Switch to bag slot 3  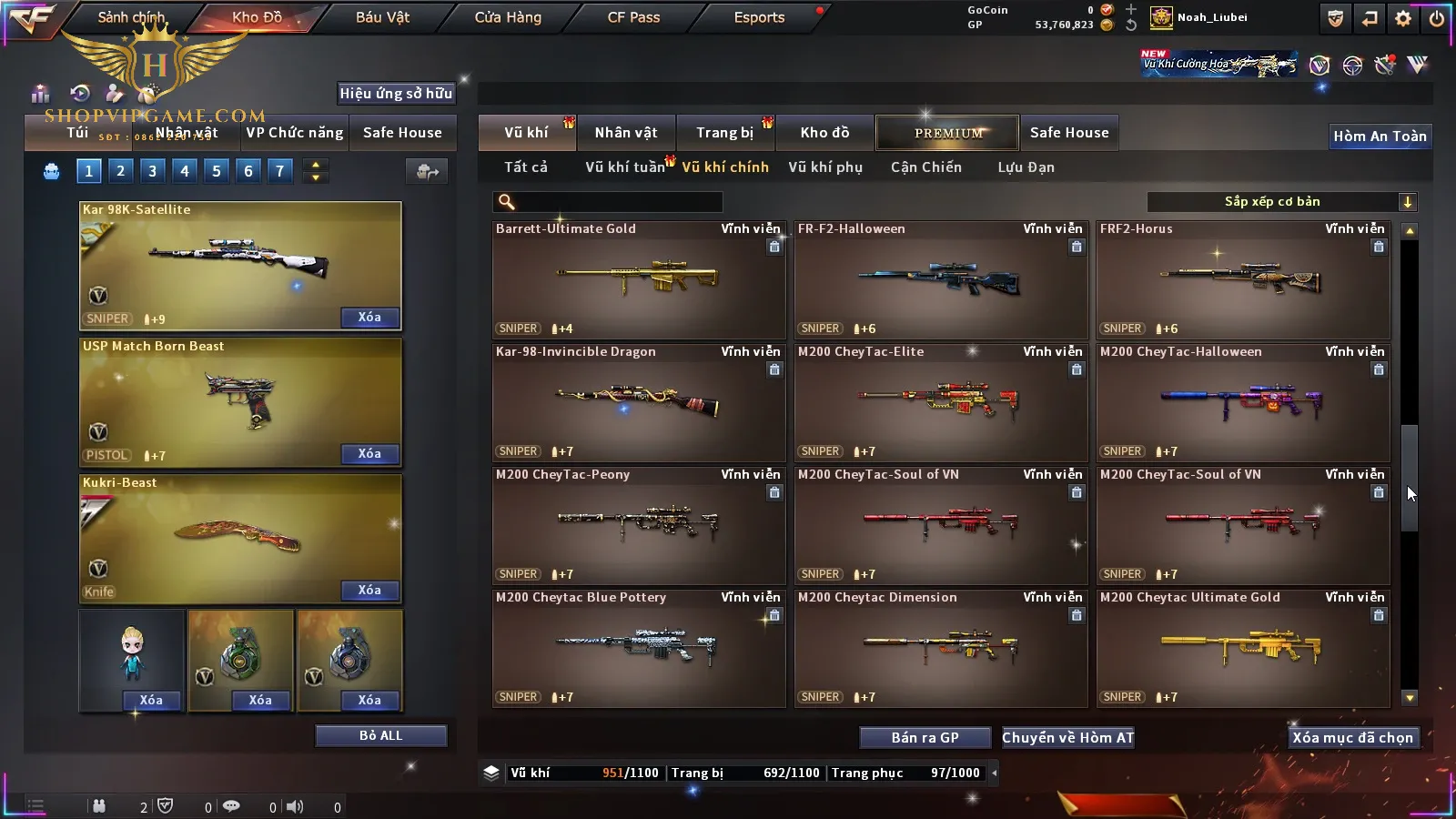(x=152, y=171)
